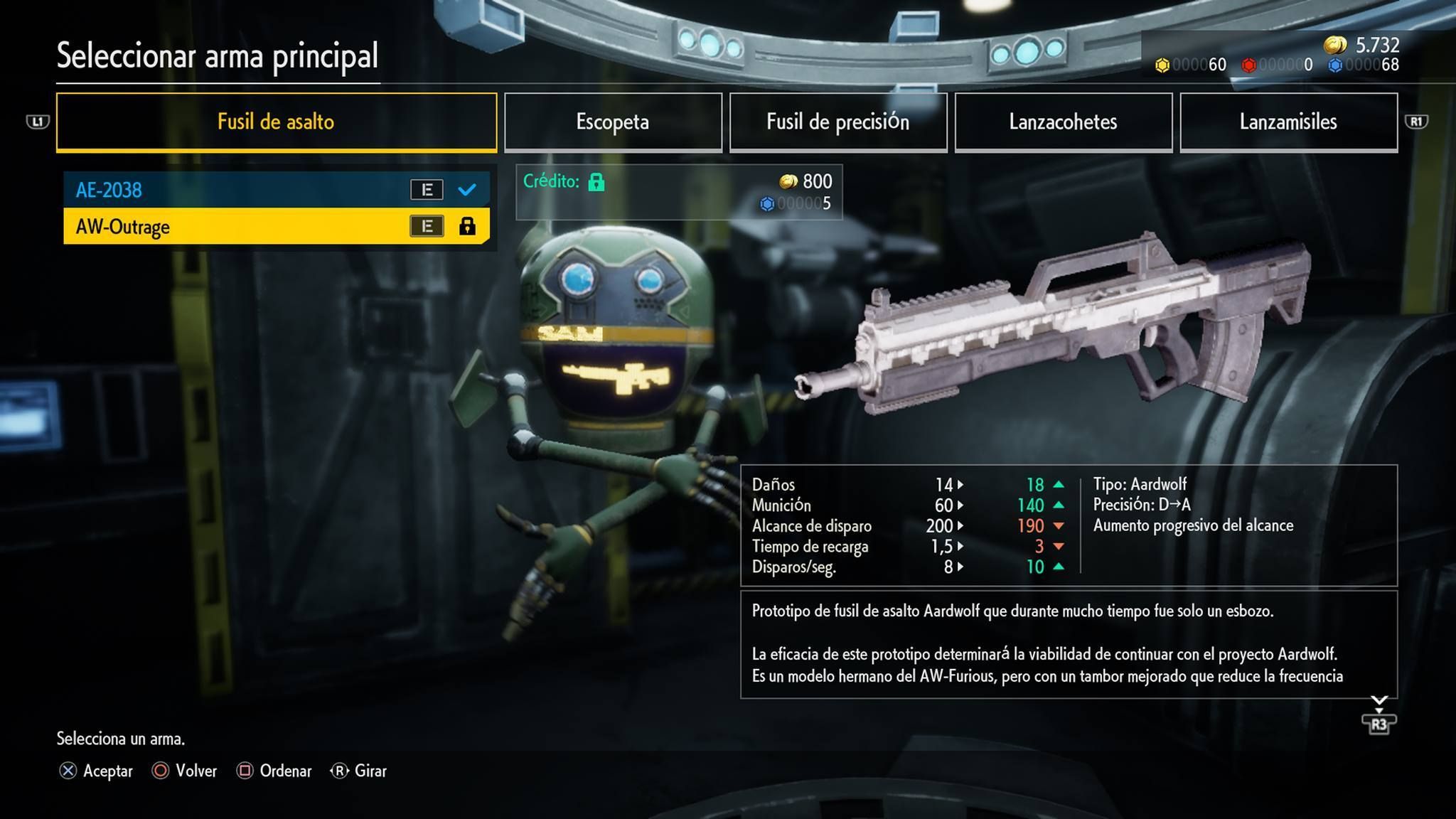Select the Fusil de precisión tab

click(837, 122)
